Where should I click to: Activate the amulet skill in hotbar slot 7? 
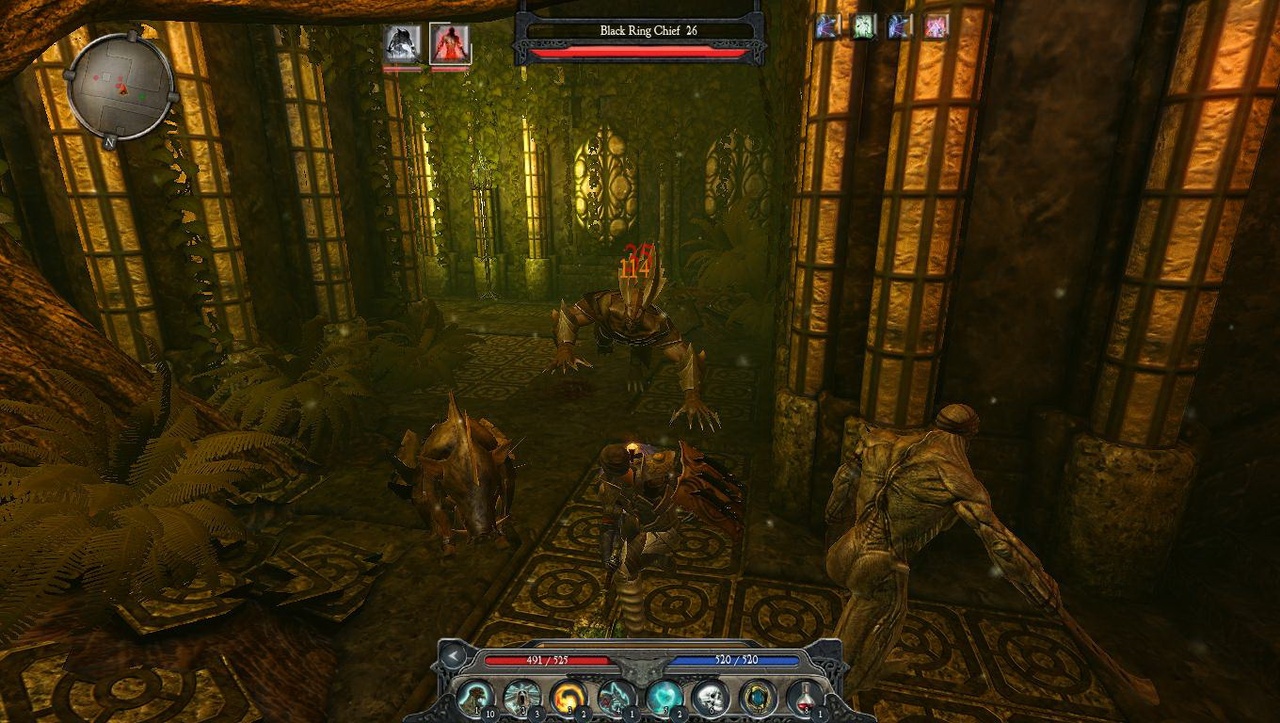[x=755, y=696]
